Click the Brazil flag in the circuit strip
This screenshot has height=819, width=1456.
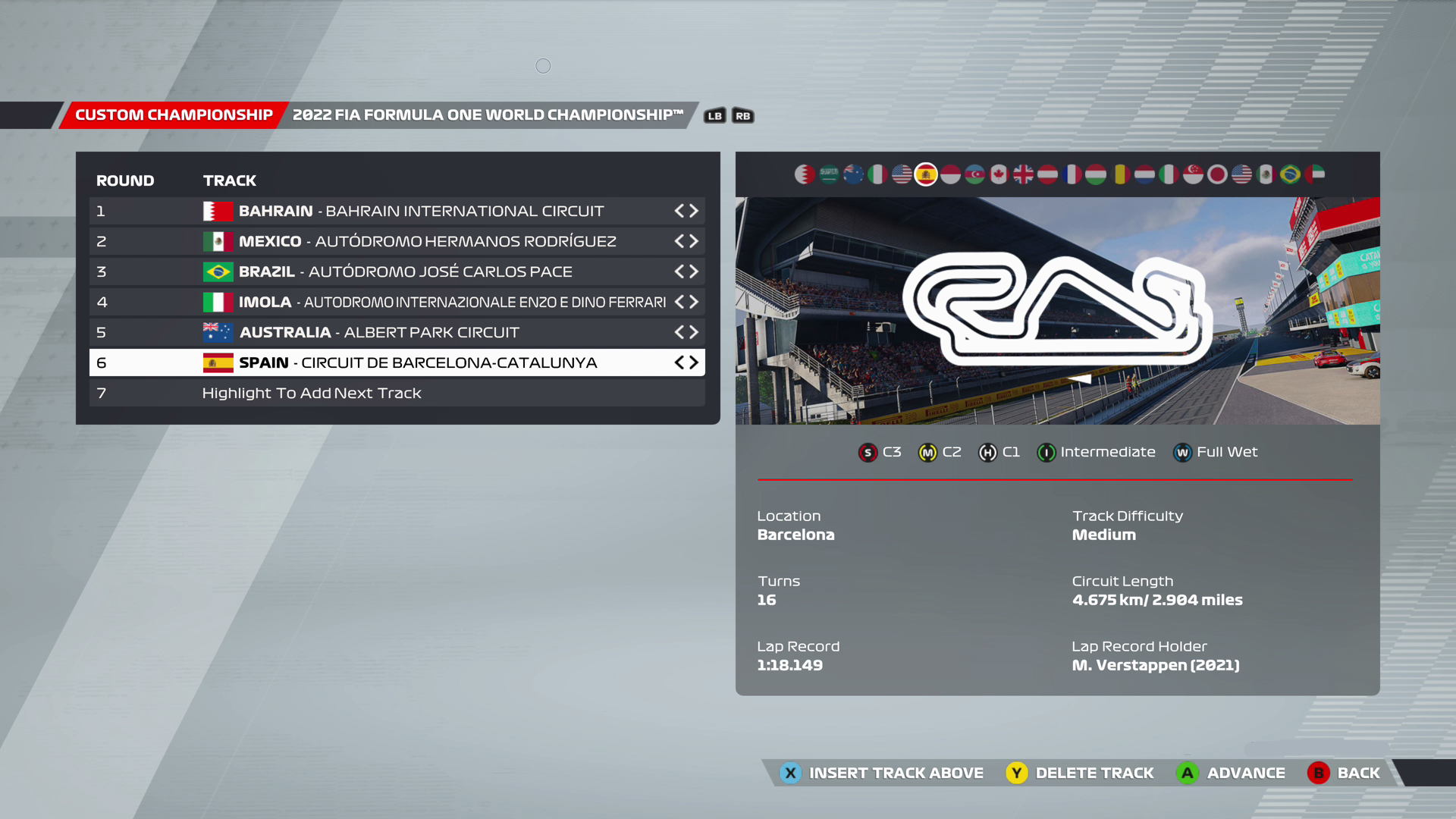(1289, 174)
